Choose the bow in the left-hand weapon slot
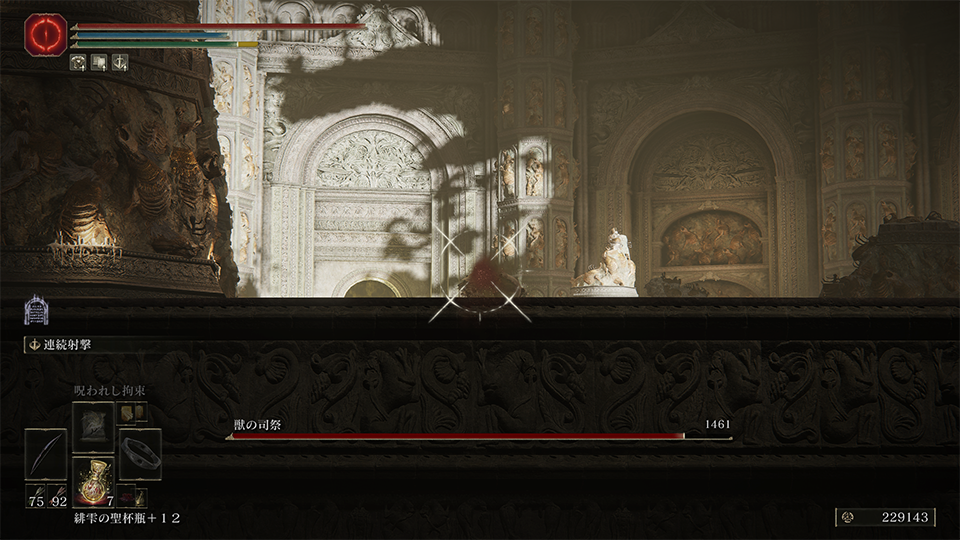This screenshot has height=540, width=960. [x=46, y=453]
